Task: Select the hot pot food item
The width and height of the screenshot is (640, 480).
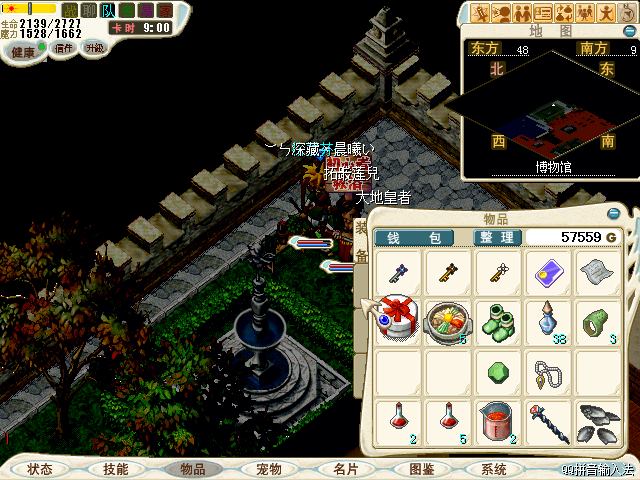Action: click(448, 321)
